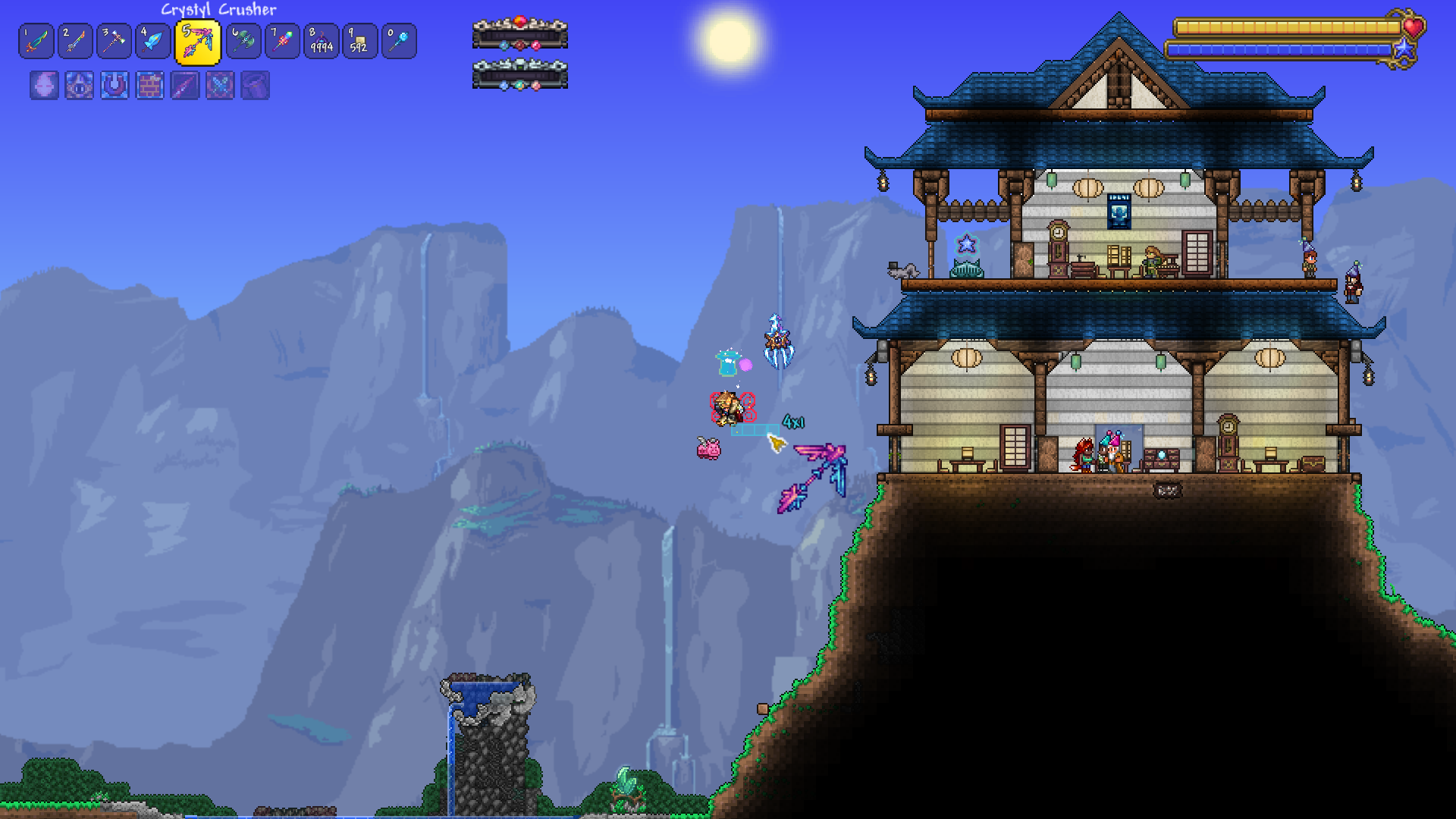Click the pink wisp buff icon
The image size is (1456, 819).
[44, 86]
